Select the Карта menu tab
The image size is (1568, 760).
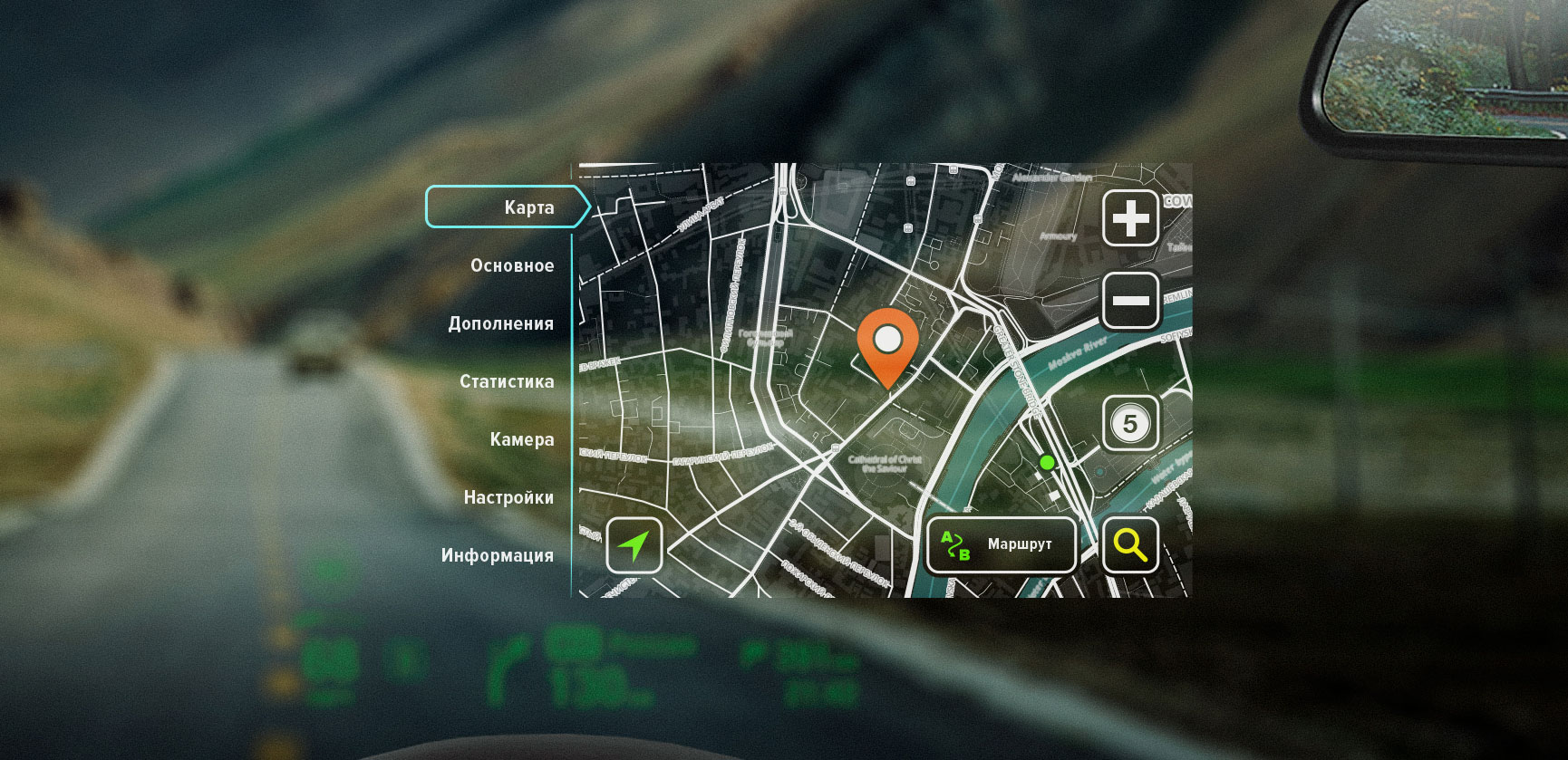click(x=508, y=207)
